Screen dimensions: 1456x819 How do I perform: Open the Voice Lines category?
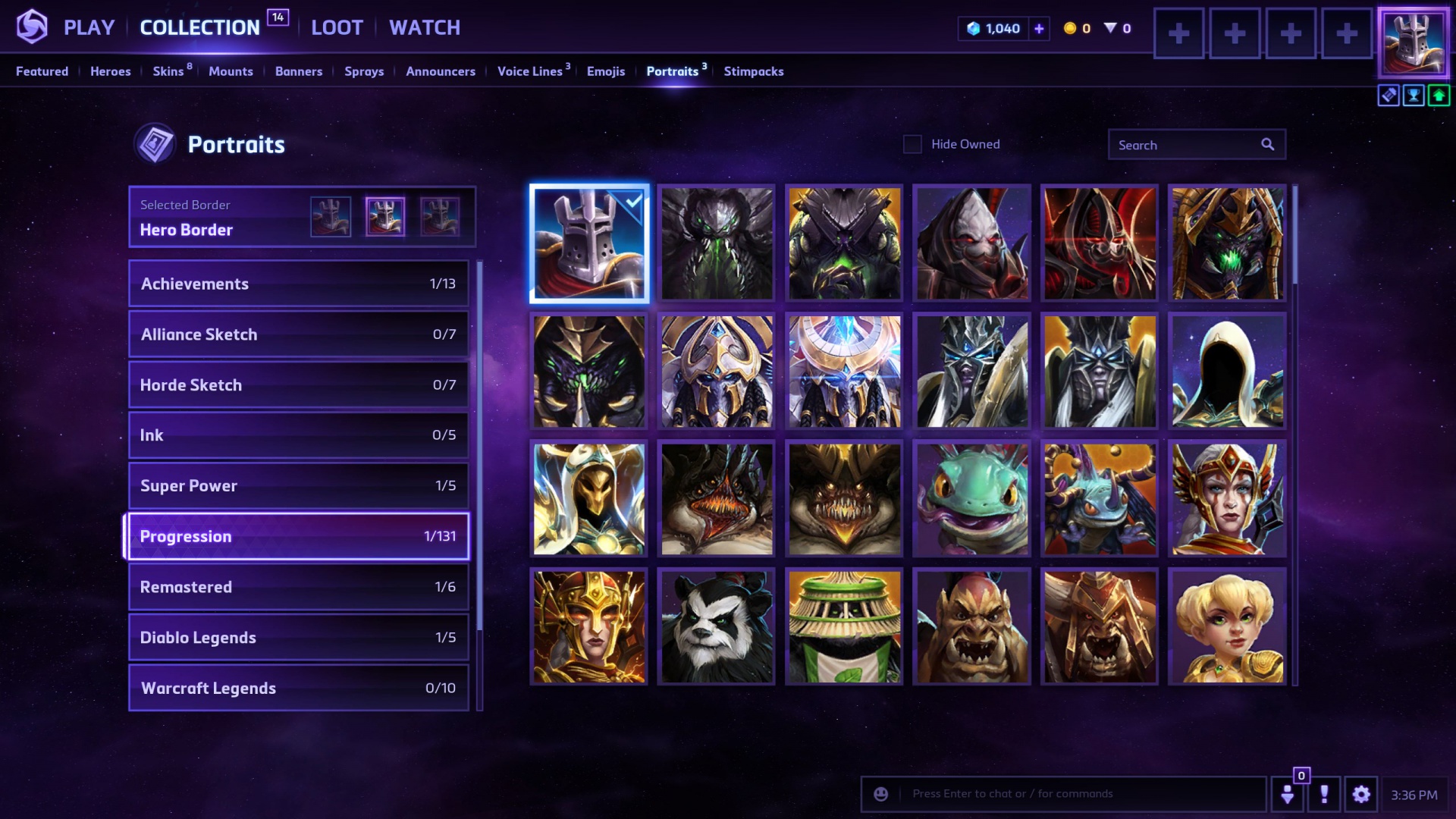point(530,71)
